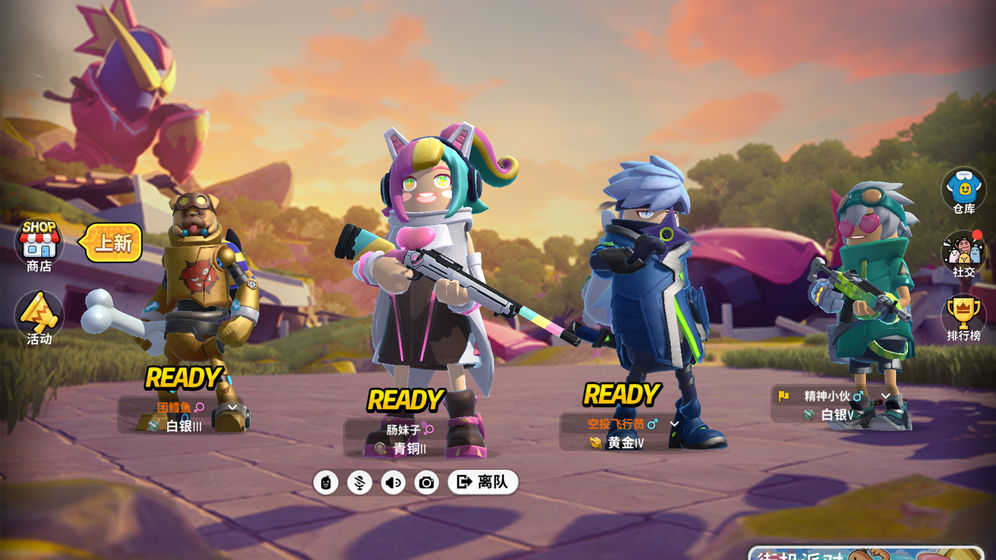996x560 pixels.
Task: Expand arrow on the 白银III player tag
Action: point(233,407)
